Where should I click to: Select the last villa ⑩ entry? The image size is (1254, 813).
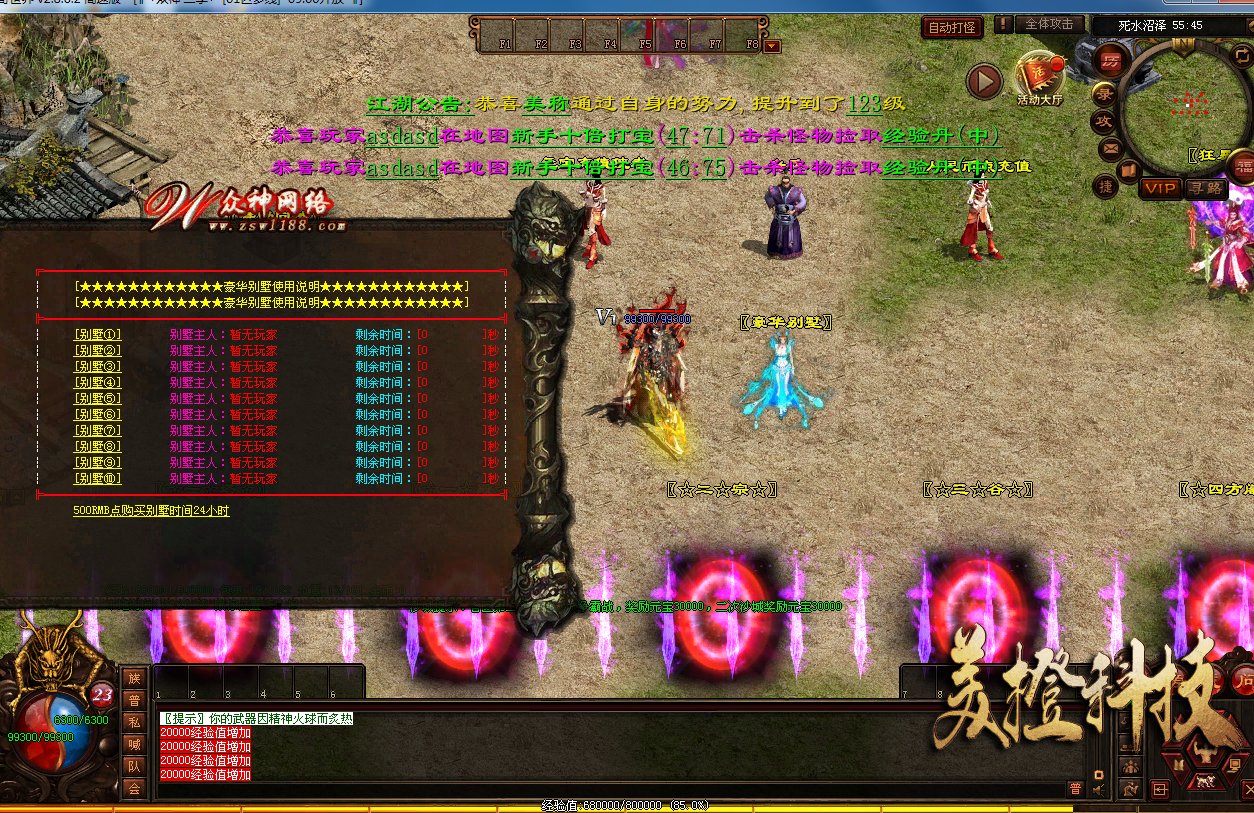(97, 479)
